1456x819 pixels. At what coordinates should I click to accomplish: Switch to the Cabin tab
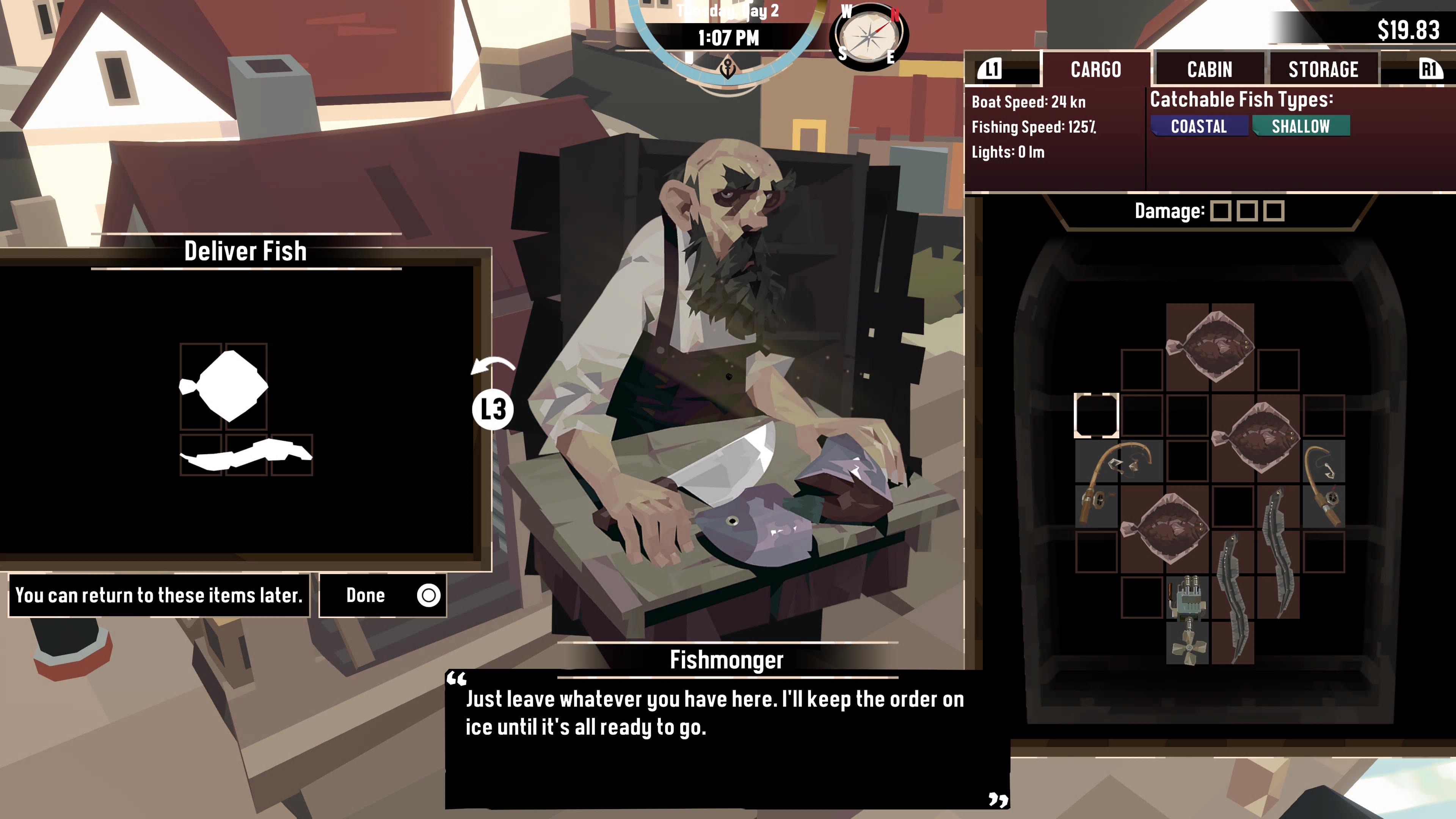pyautogui.click(x=1210, y=69)
